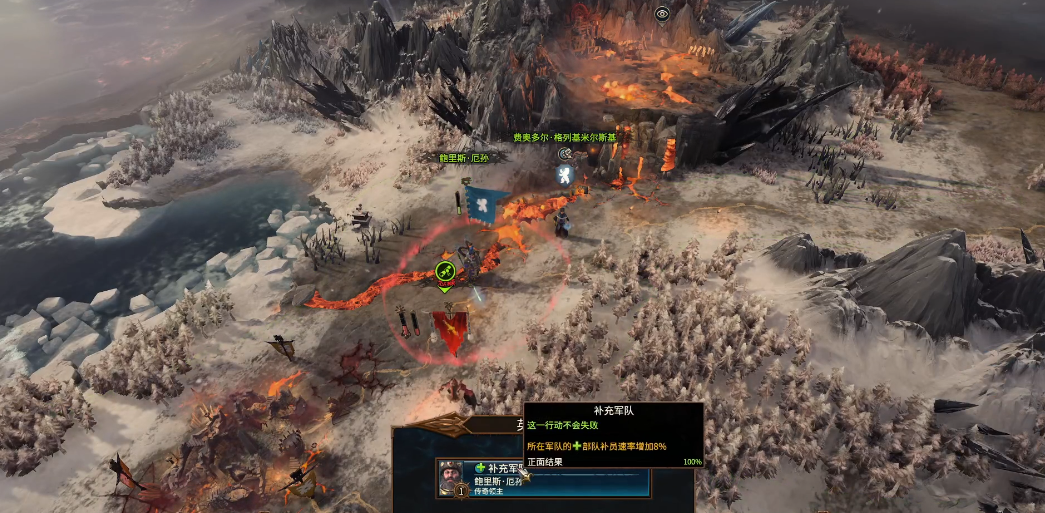The image size is (1045, 513).
Task: Click the green hero action marker
Action: click(x=445, y=270)
